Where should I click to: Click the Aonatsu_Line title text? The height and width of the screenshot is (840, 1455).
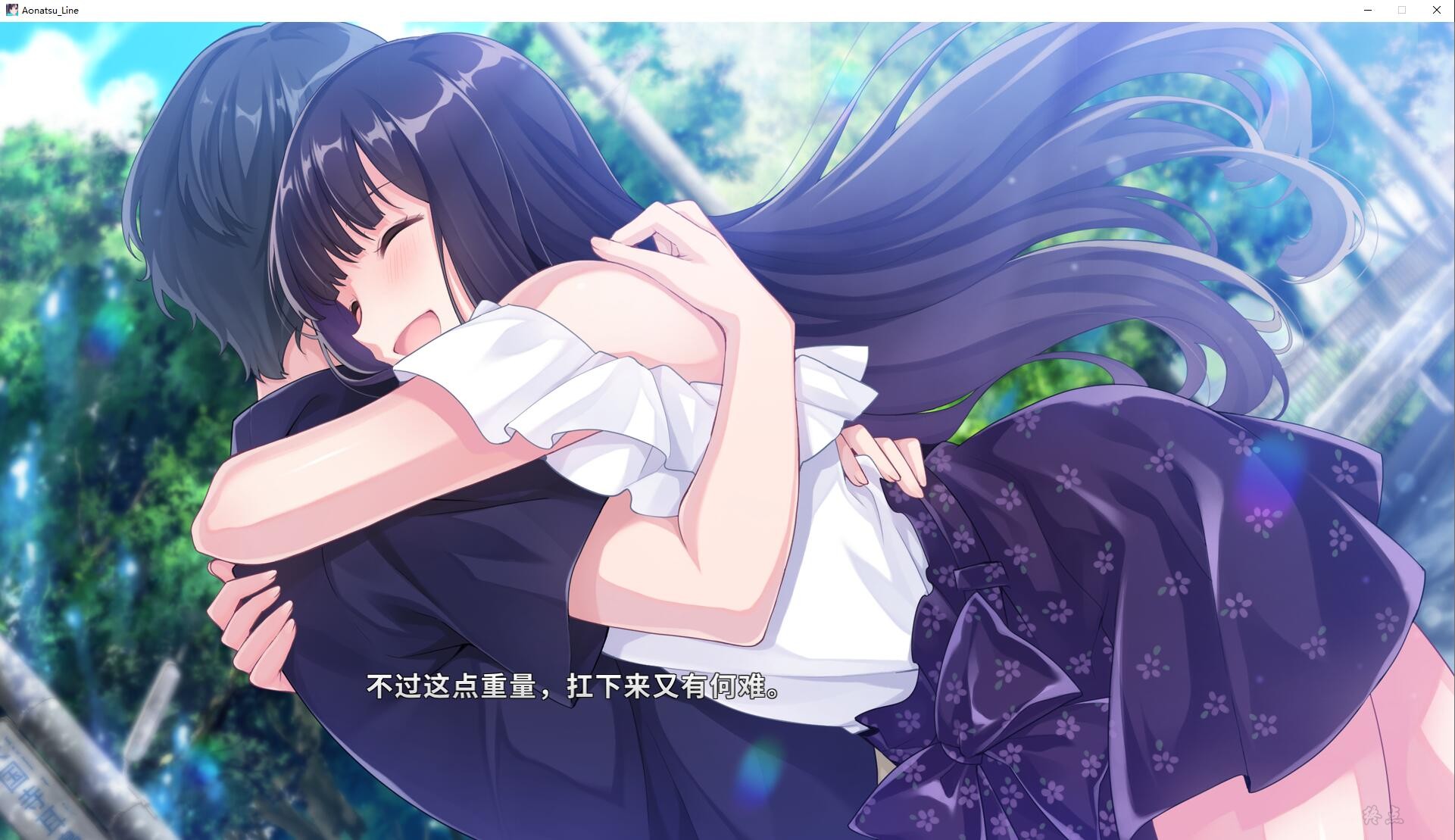50,10
